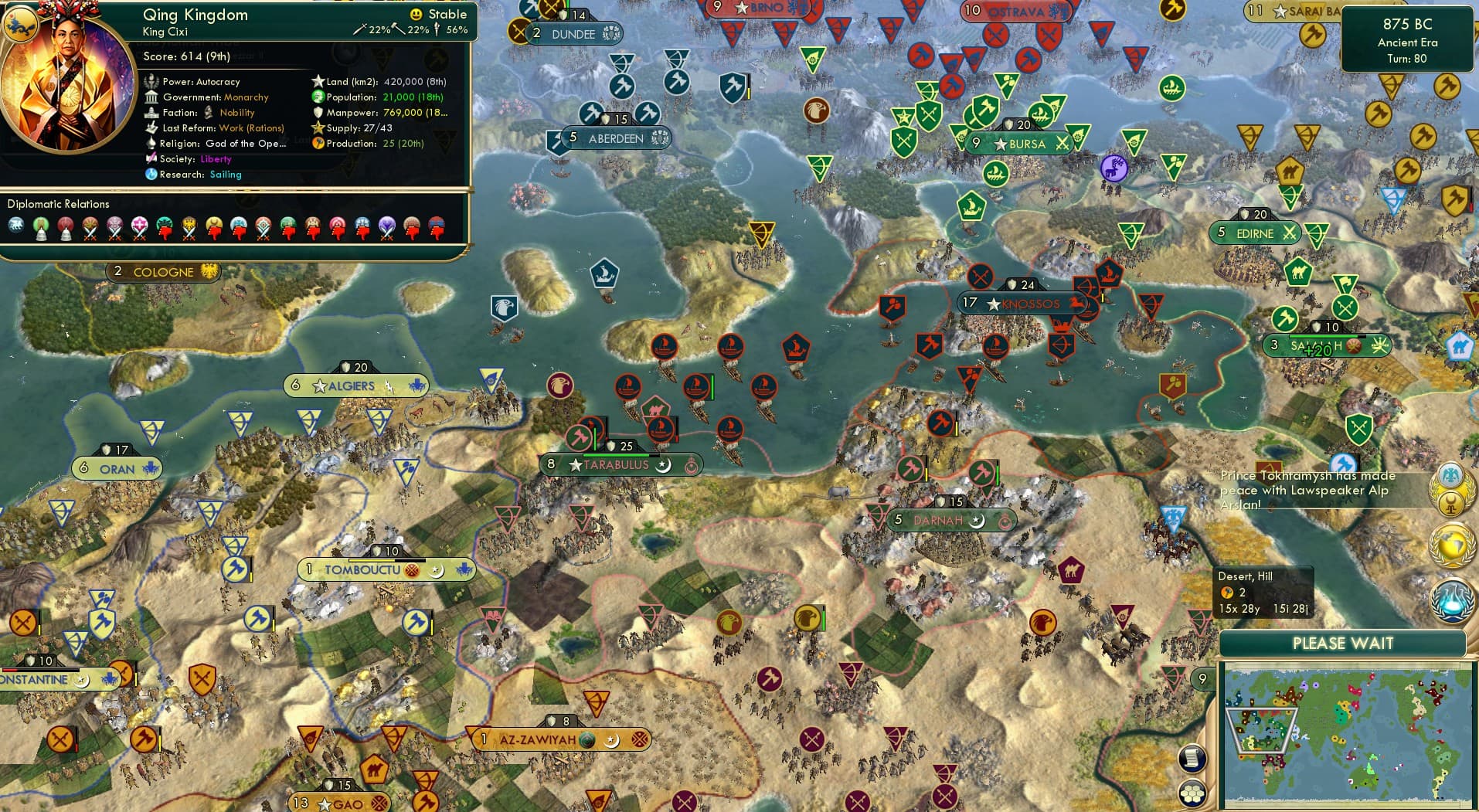This screenshot has width=1479, height=812.
Task: Choose the Aberdeen city banner
Action: (x=616, y=138)
